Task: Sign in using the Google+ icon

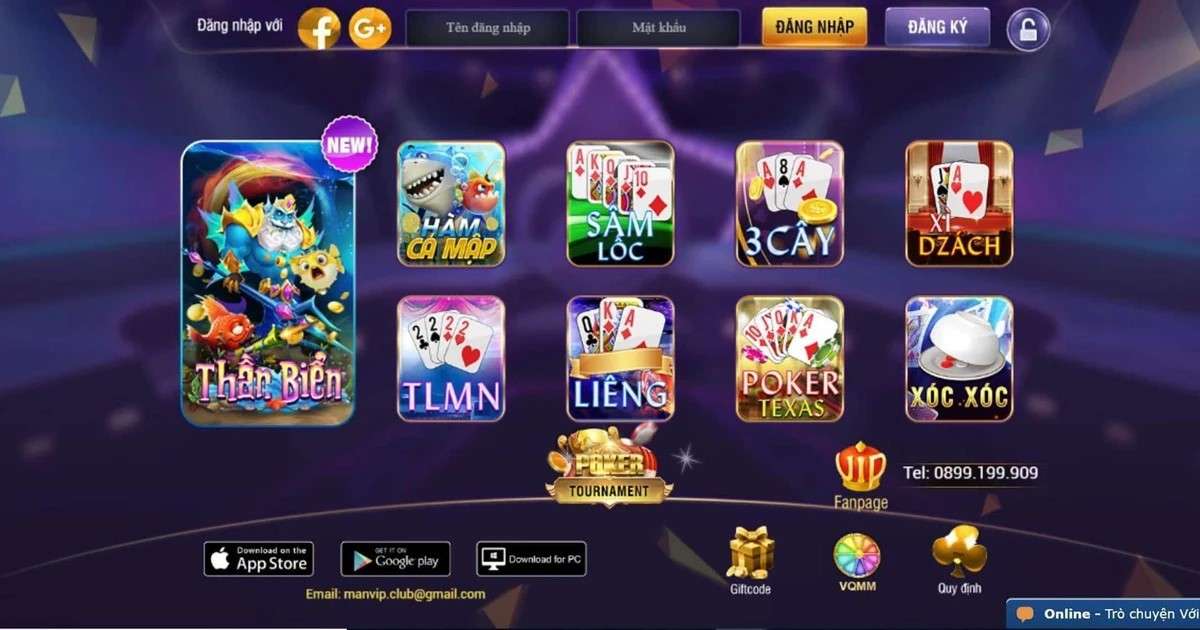Action: [x=370, y=29]
